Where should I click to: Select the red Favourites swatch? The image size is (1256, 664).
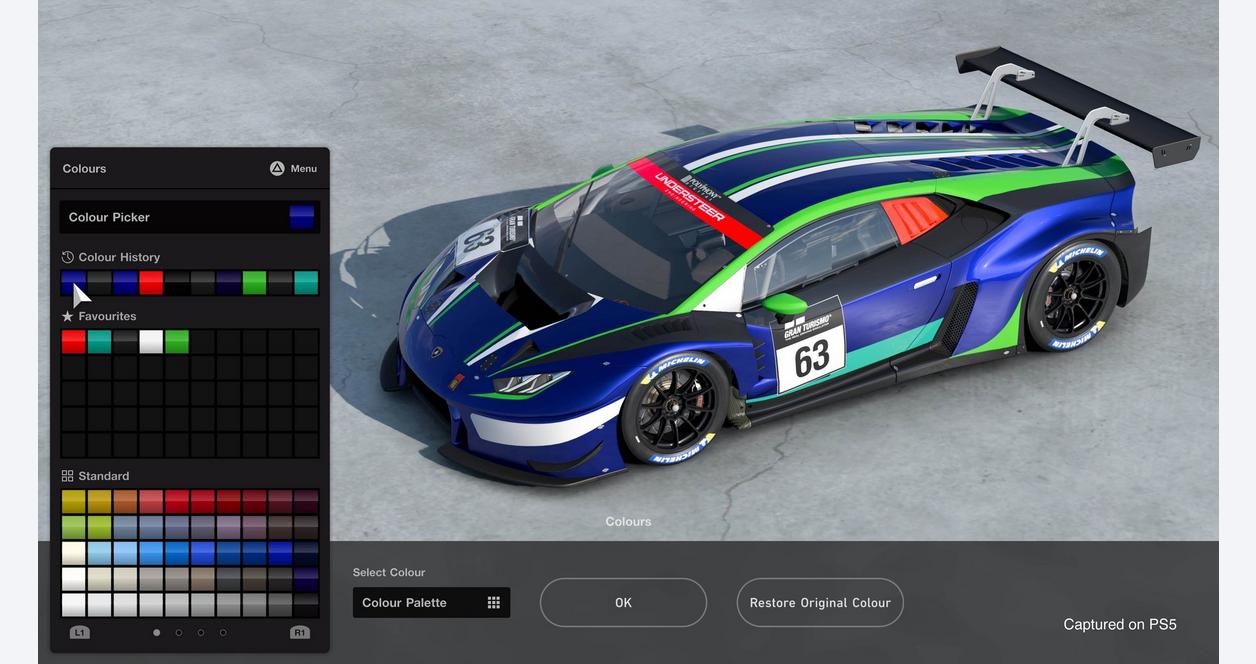pyautogui.click(x=73, y=342)
